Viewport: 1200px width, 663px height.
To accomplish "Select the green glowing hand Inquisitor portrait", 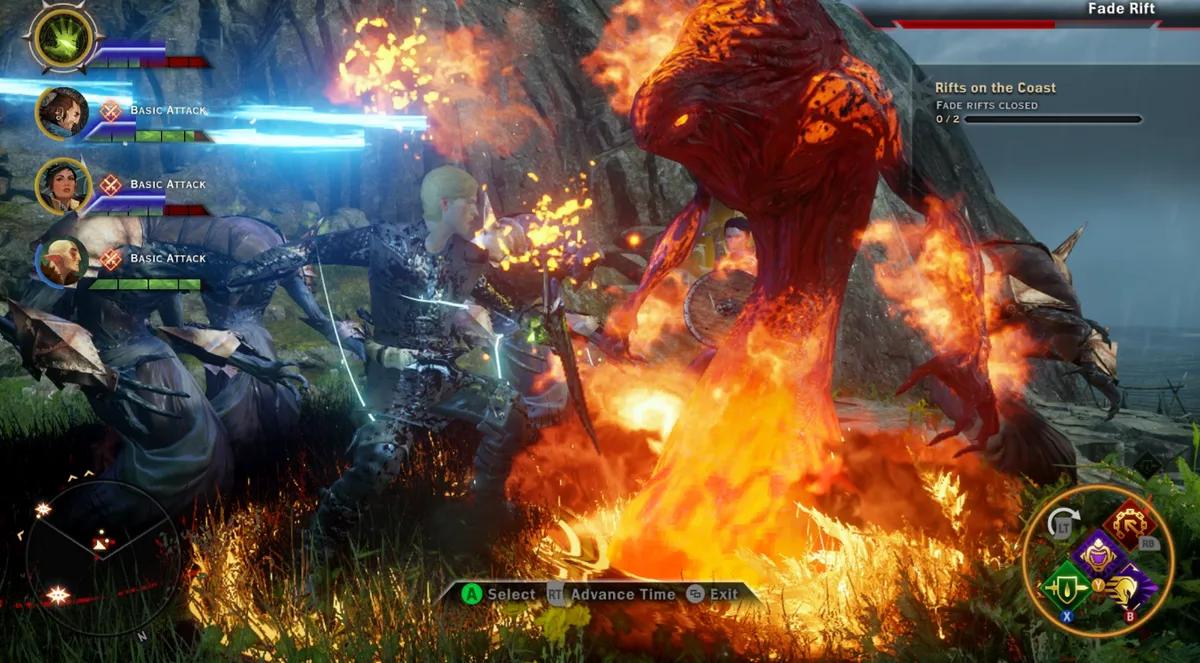I will [63, 39].
